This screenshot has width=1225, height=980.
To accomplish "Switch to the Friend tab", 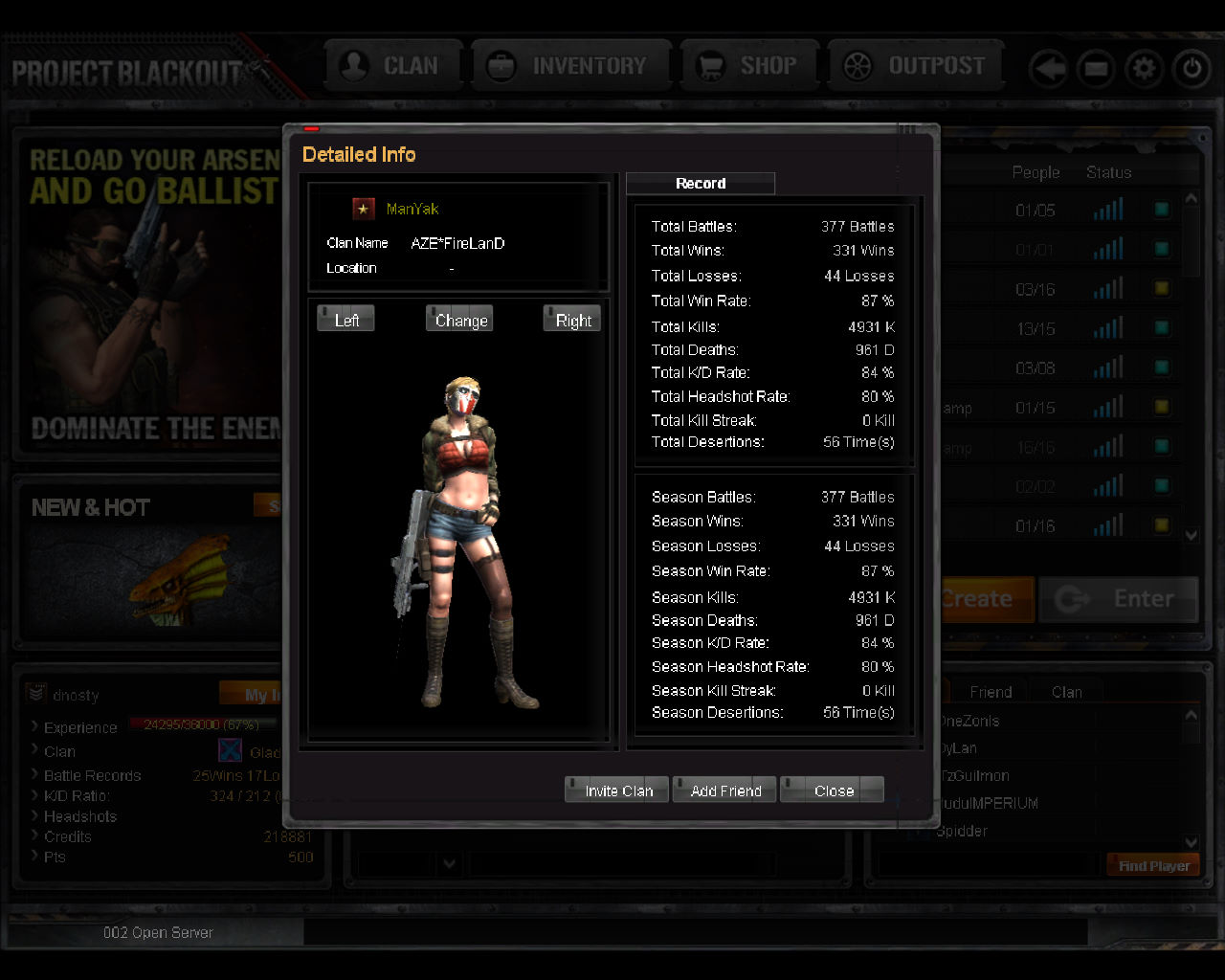I will pyautogui.click(x=990, y=692).
